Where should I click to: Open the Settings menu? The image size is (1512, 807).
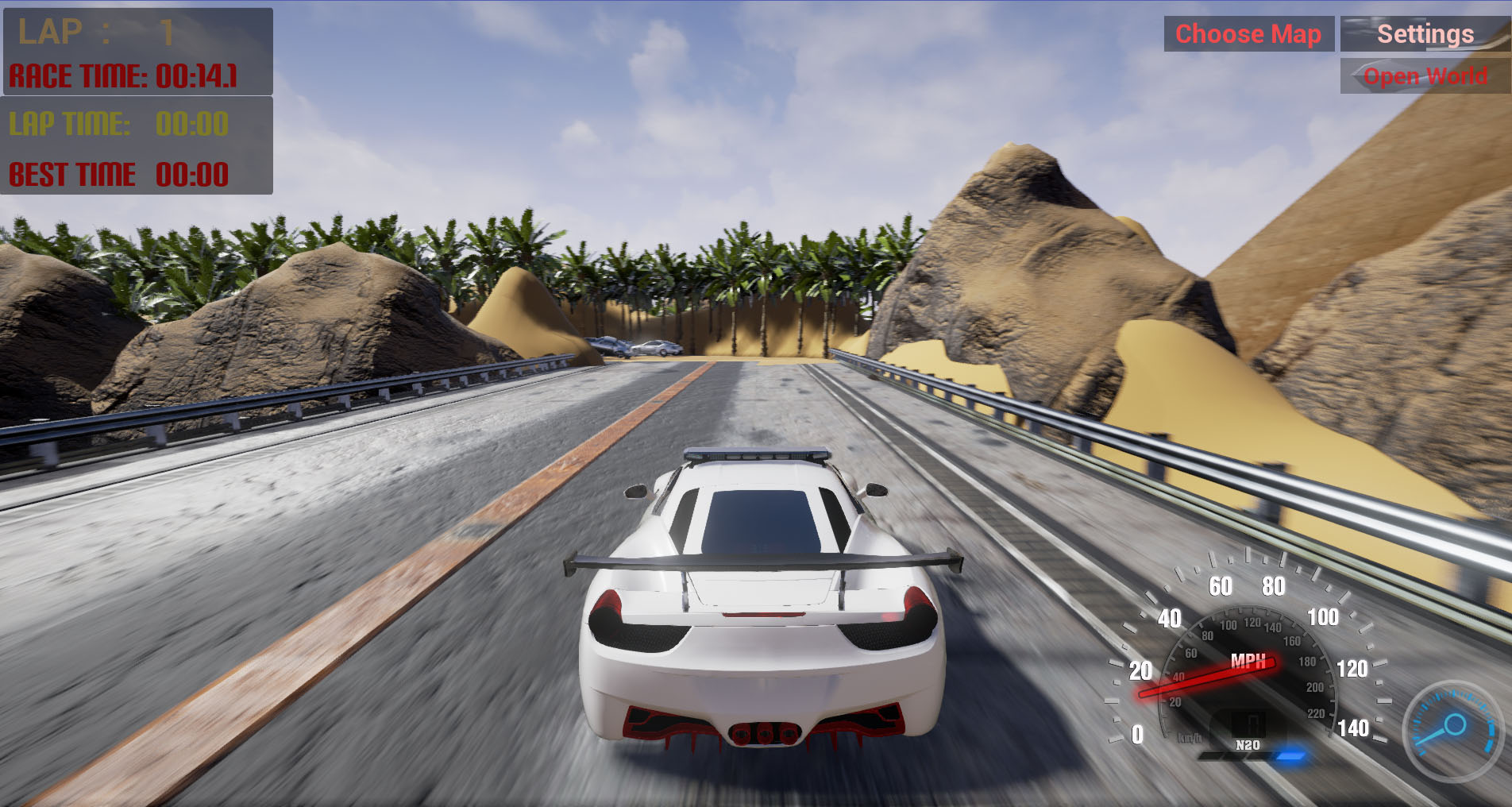[x=1425, y=34]
